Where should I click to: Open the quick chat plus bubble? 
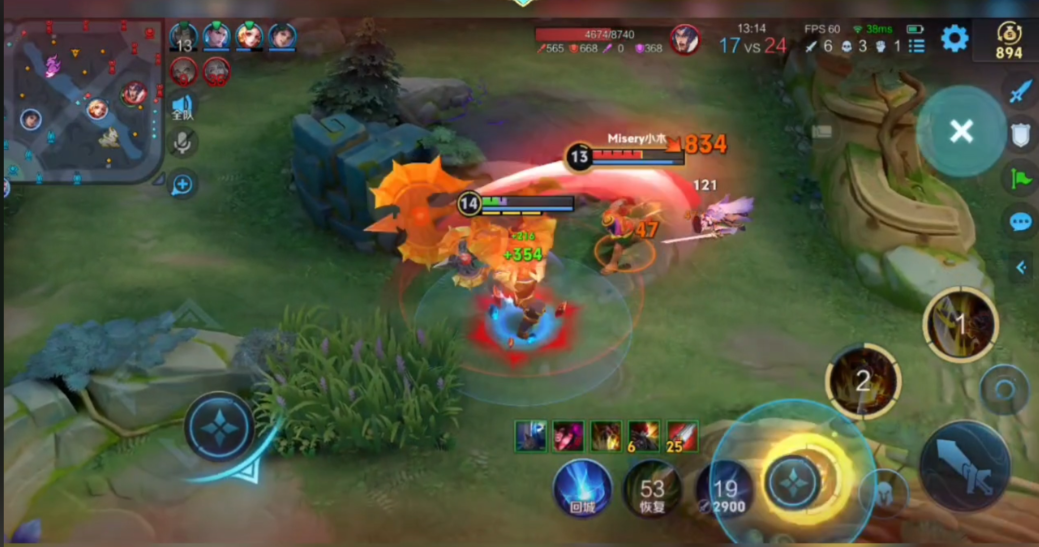coord(182,184)
